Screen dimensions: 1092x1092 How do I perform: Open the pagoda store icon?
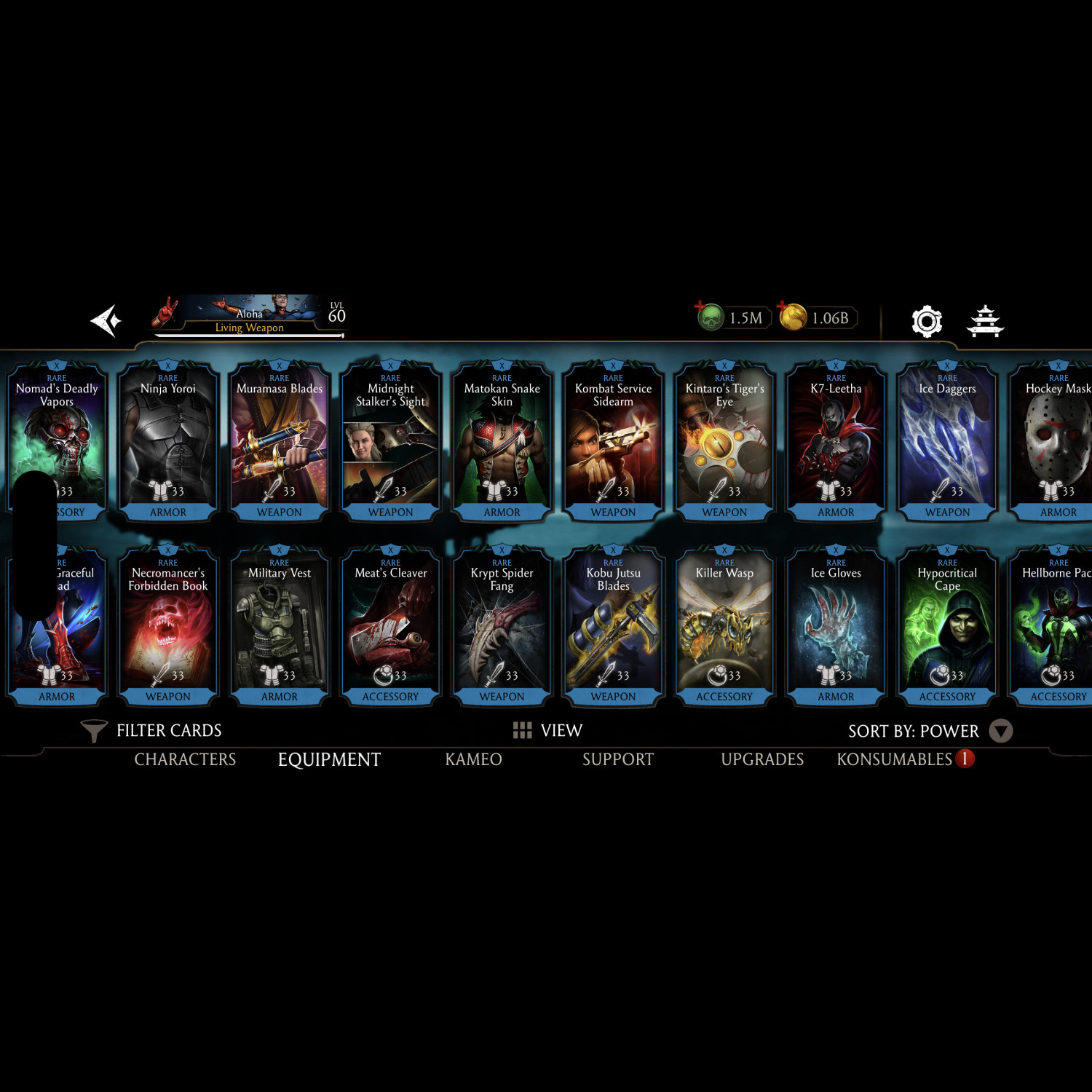click(985, 321)
